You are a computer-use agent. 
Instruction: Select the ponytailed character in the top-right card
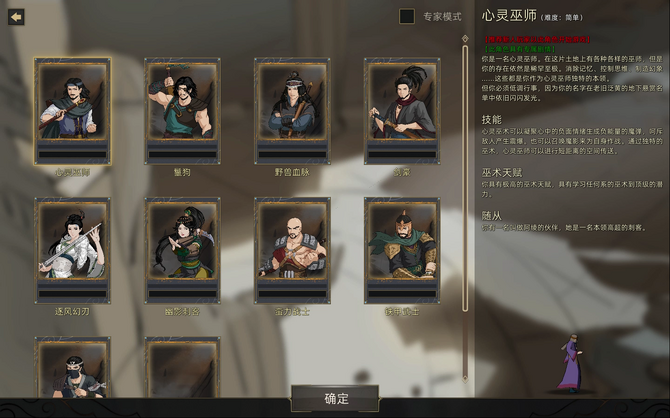(402, 109)
